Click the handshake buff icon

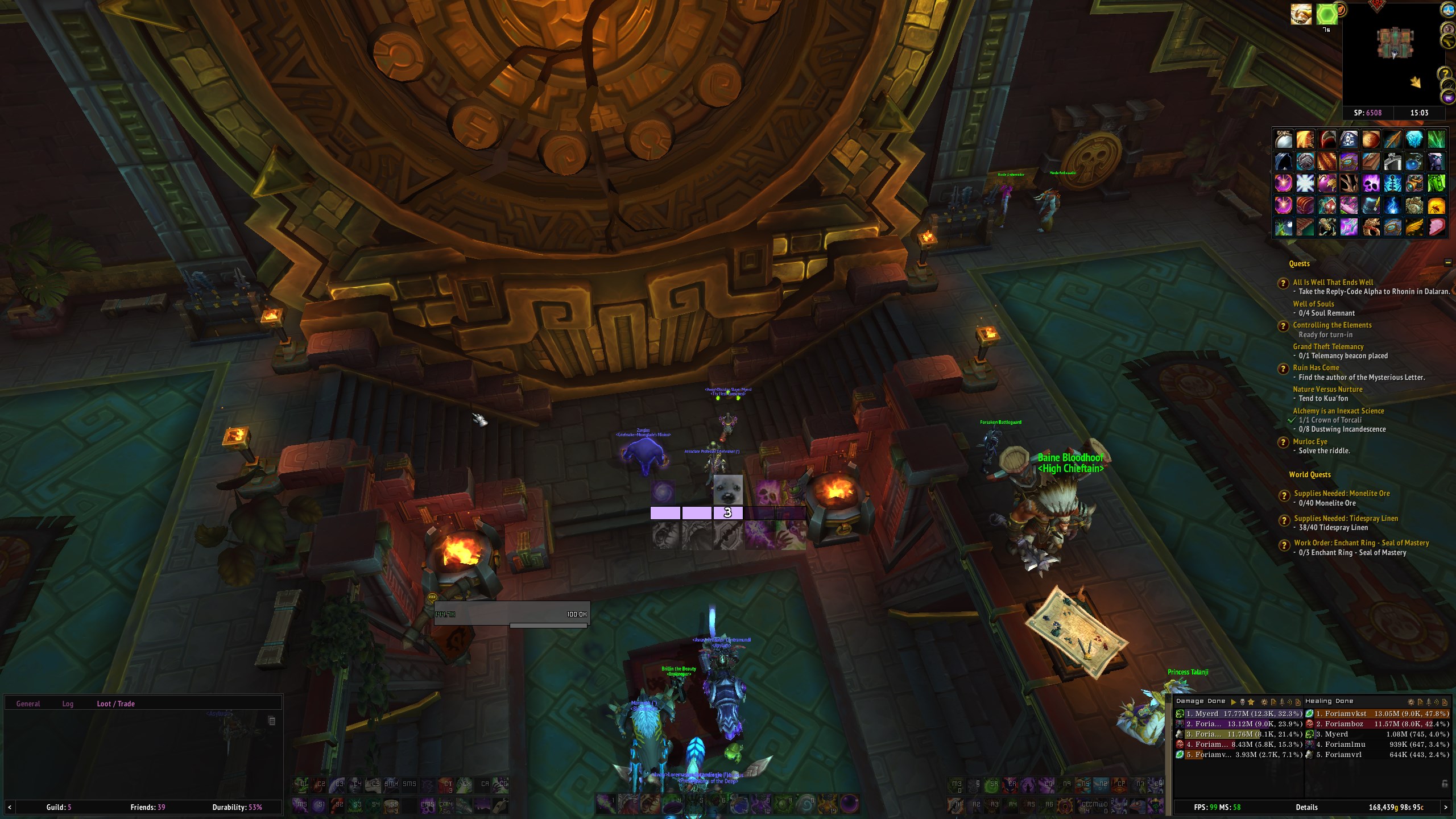1301,14
